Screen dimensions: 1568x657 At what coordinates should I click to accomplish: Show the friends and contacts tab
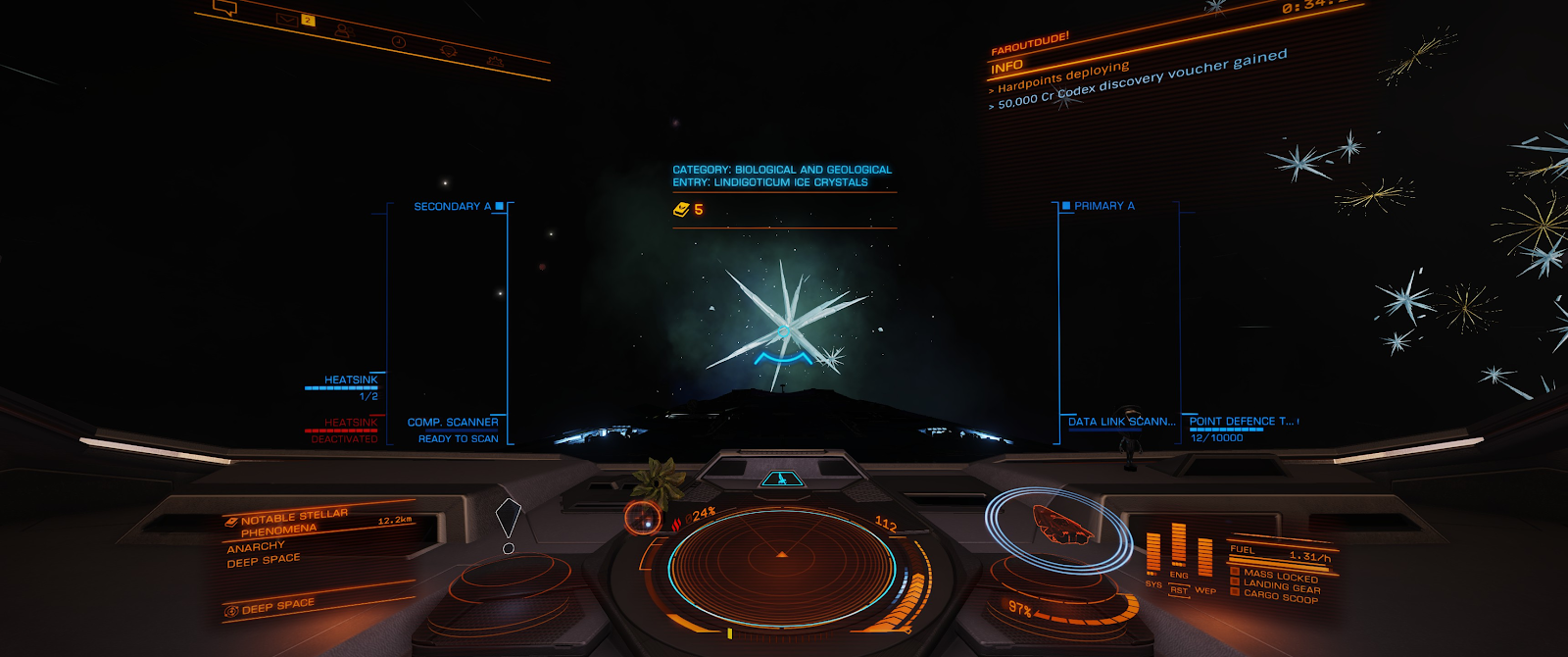[x=342, y=30]
